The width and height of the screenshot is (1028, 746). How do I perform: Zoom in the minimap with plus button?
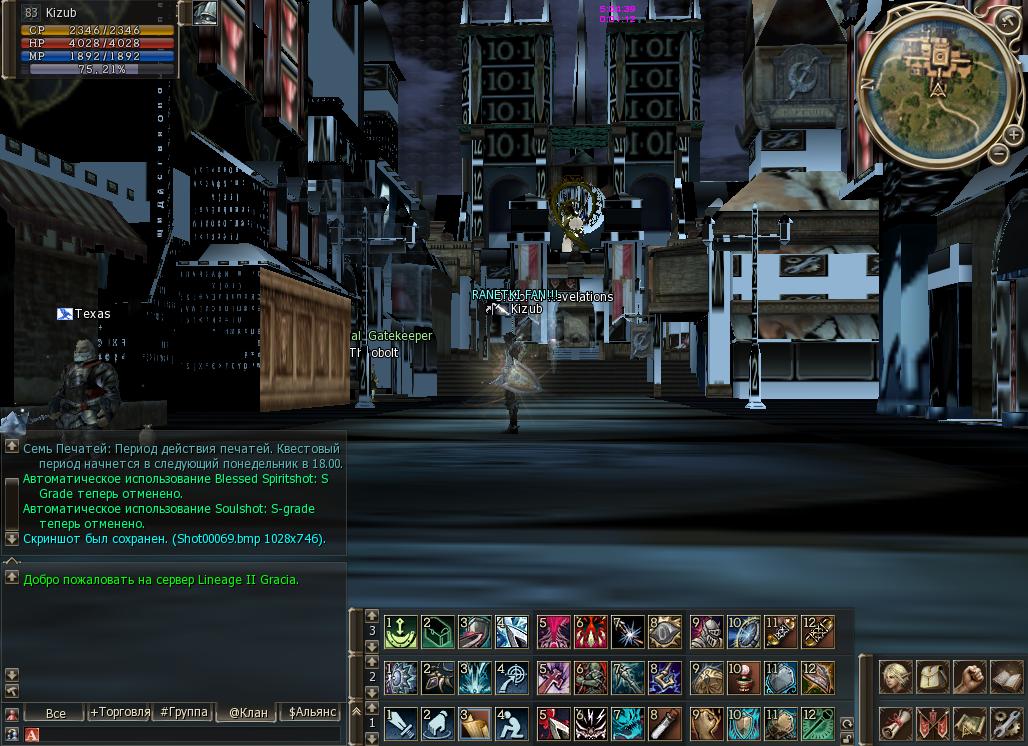pos(1014,134)
